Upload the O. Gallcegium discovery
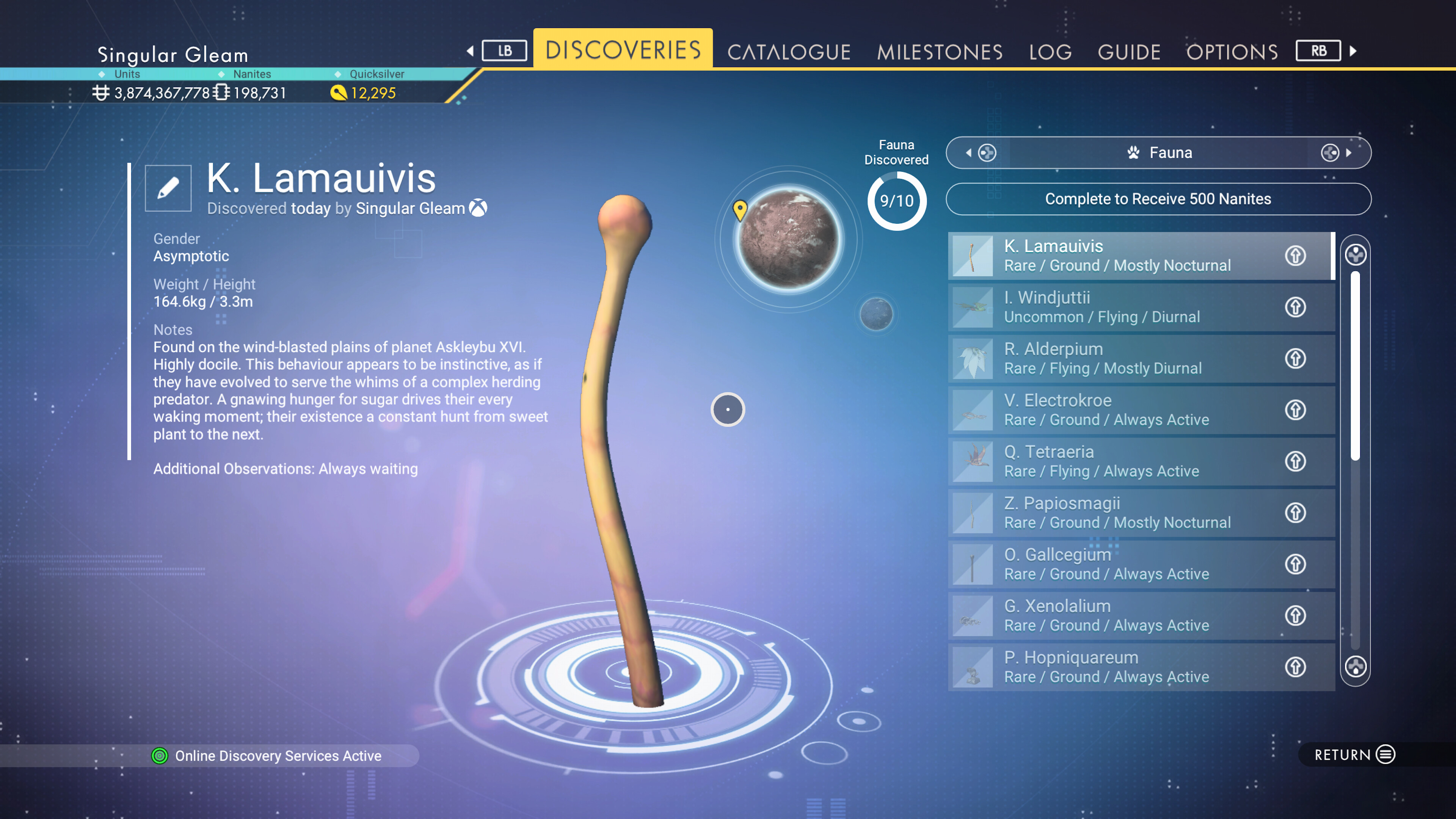This screenshot has height=819, width=1456. coord(1296,564)
